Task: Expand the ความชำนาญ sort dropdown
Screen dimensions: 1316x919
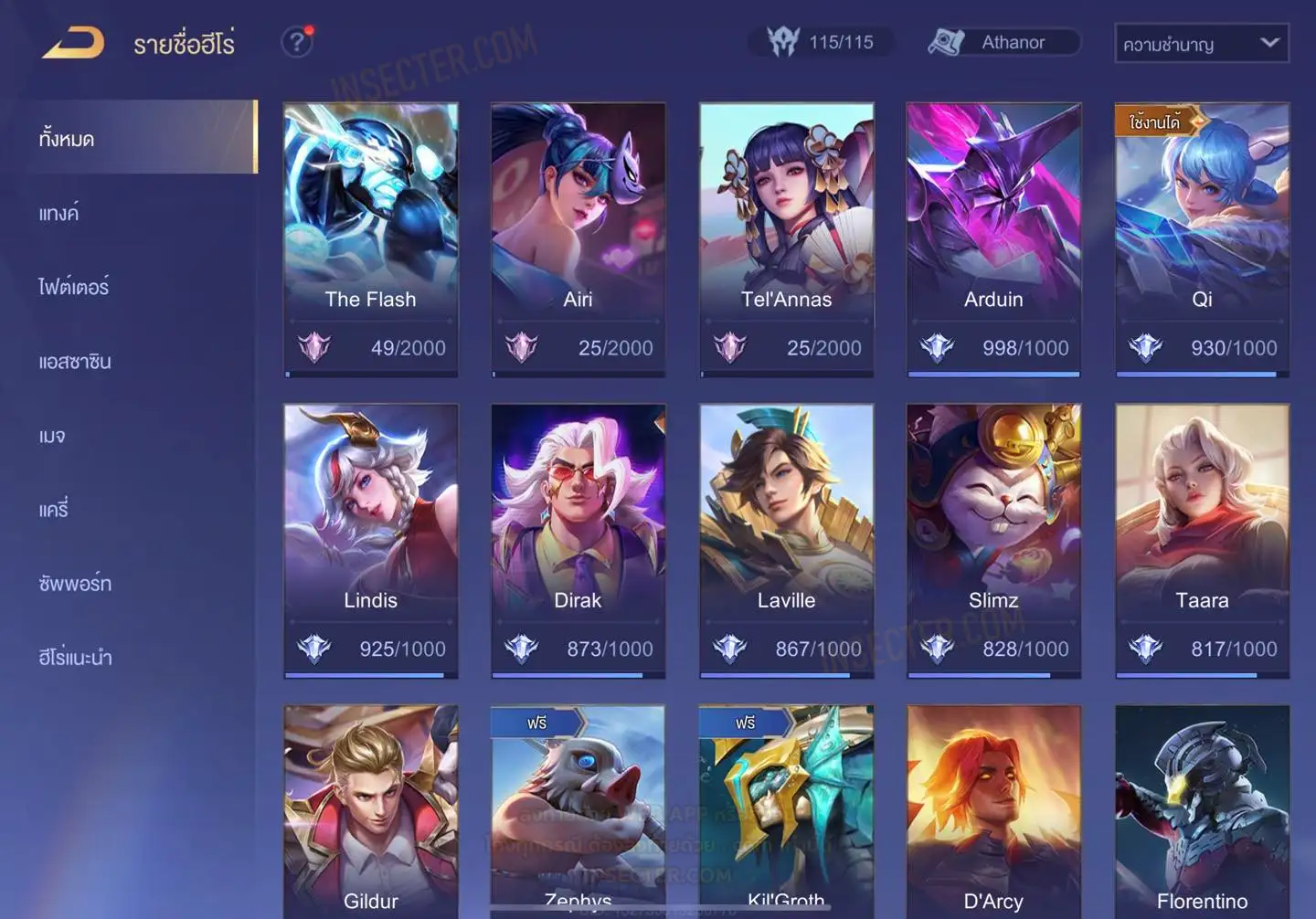Action: pos(1201,44)
